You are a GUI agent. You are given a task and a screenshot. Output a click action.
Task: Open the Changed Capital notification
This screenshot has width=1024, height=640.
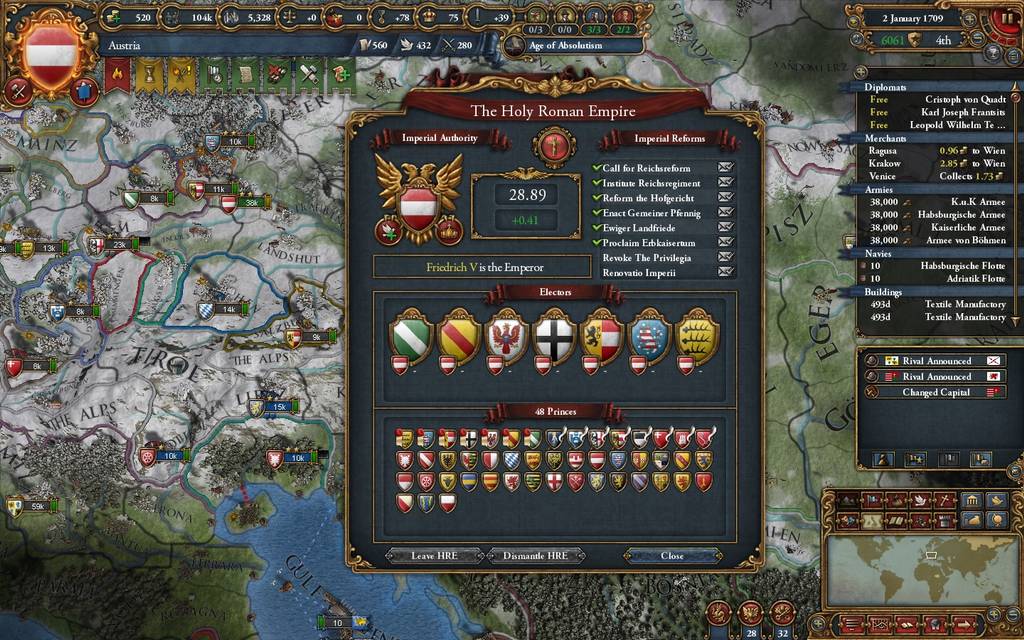[935, 392]
